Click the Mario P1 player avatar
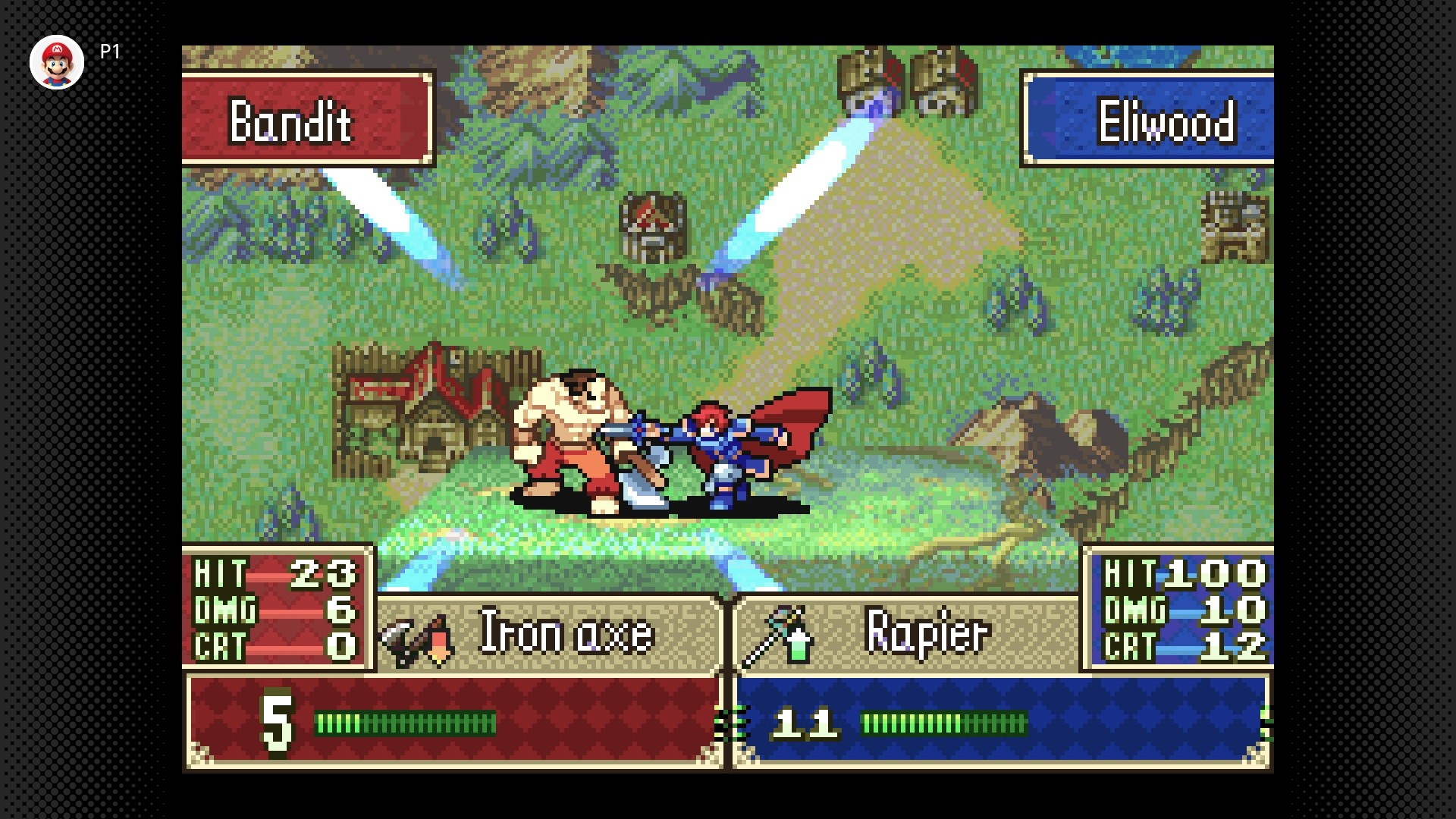This screenshot has height=819, width=1456. point(57,62)
